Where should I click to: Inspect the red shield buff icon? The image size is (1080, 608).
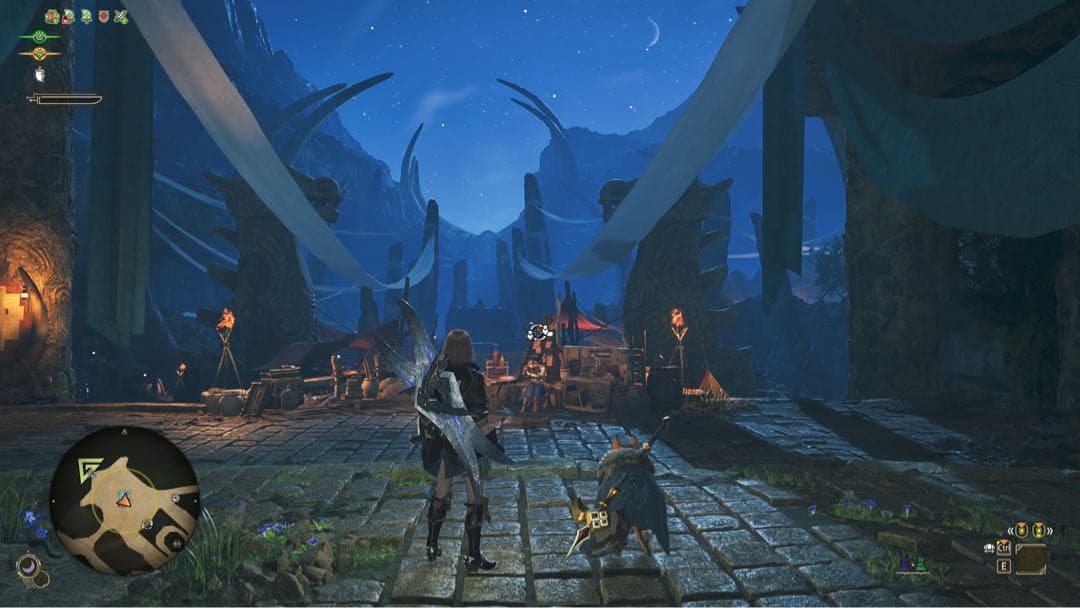(103, 17)
